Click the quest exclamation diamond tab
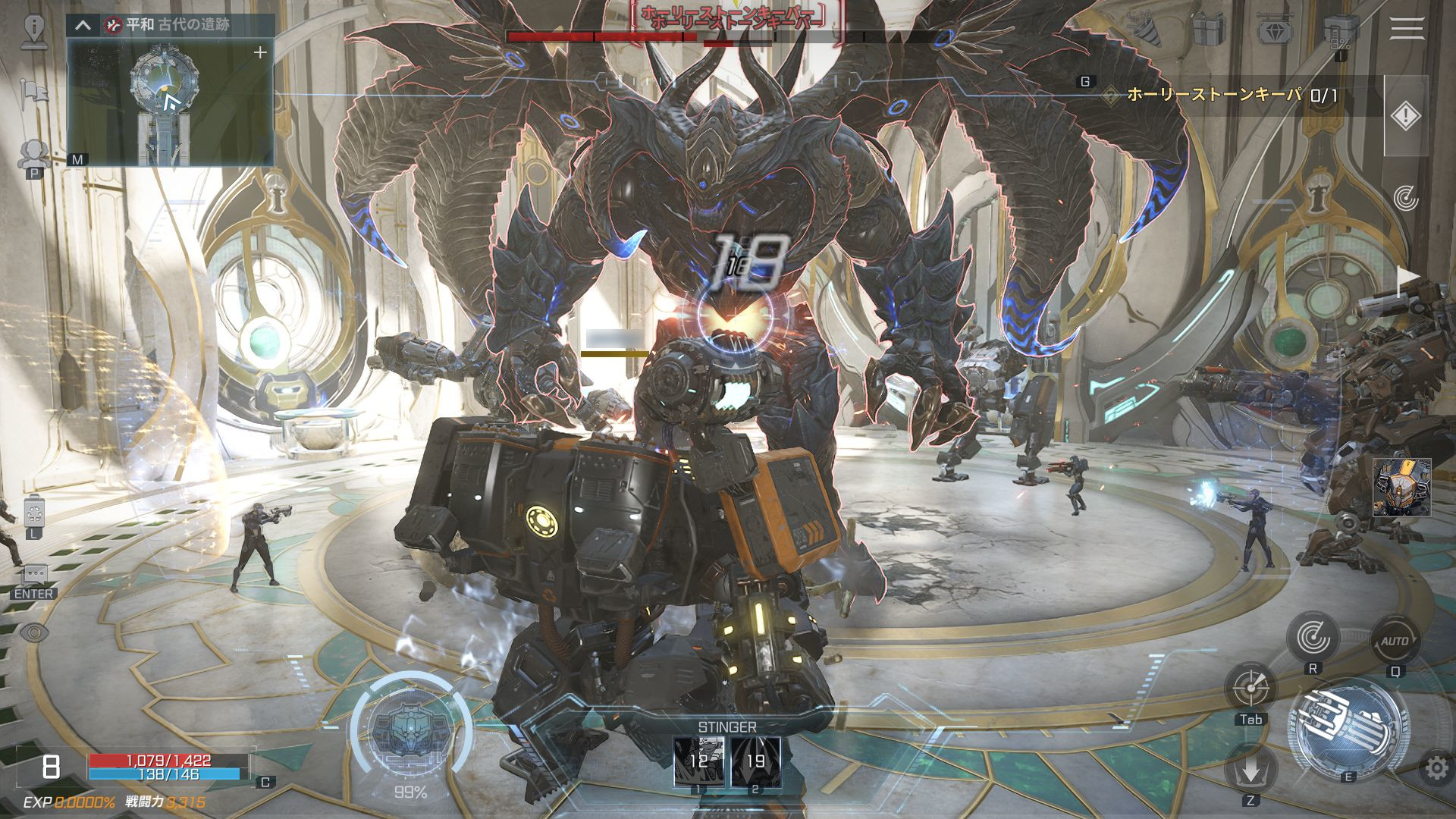Screen dimensions: 1456x819 (1405, 116)
